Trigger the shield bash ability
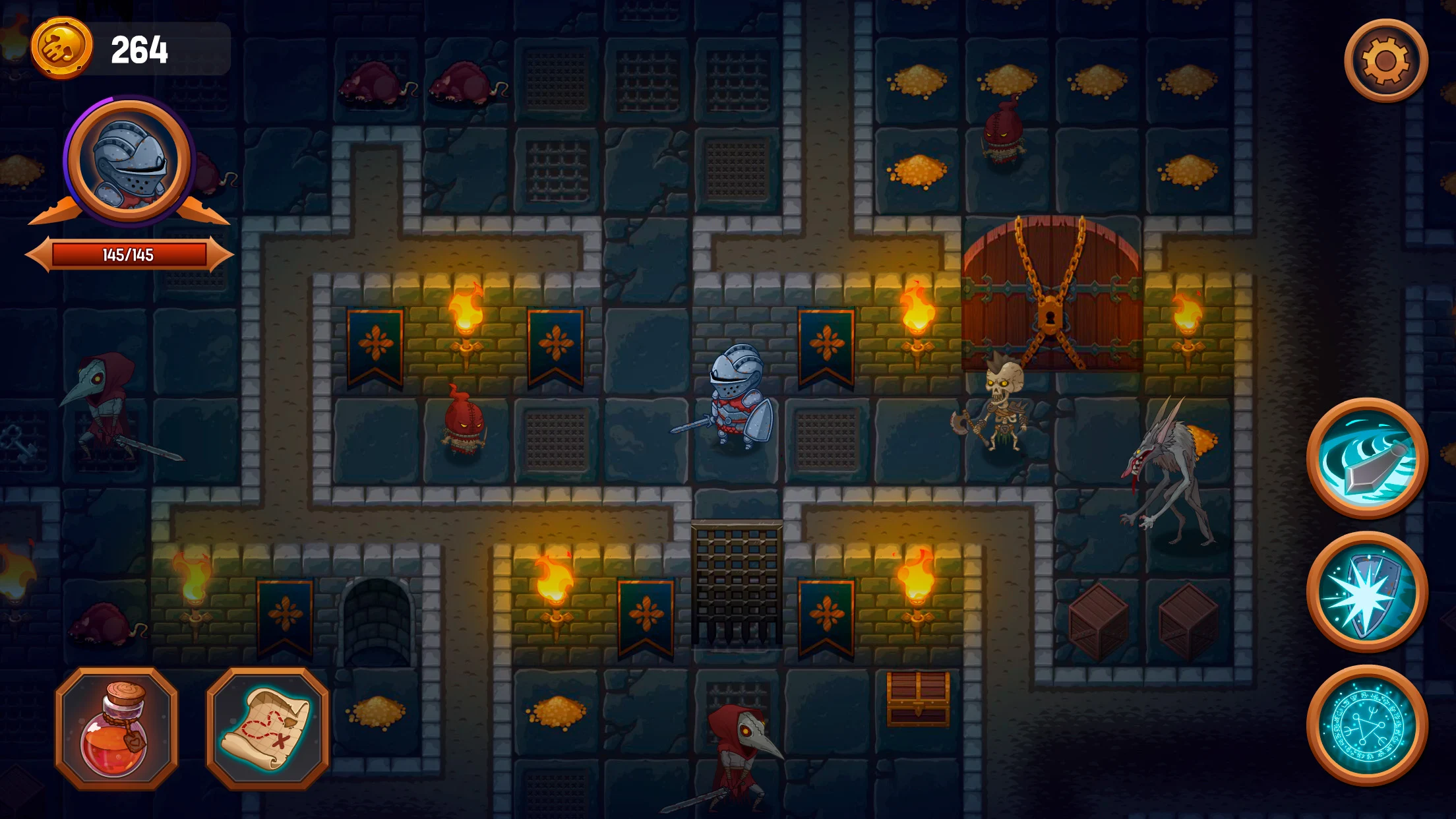 point(1367,591)
